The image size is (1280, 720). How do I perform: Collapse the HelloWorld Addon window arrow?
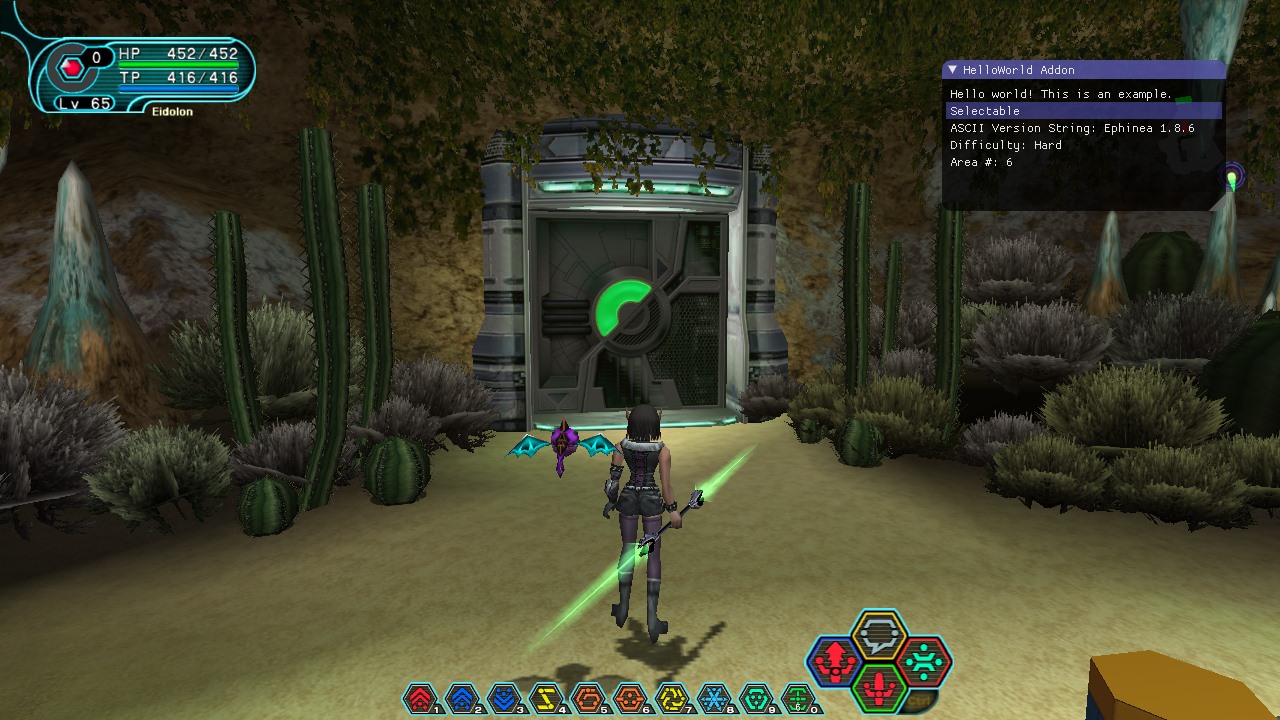(953, 70)
